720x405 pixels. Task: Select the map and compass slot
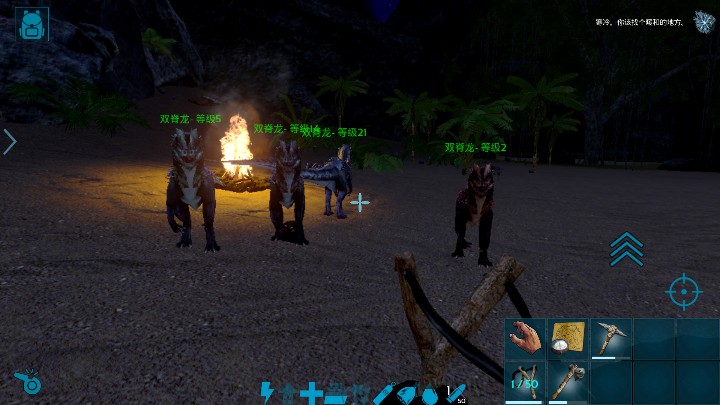pyautogui.click(x=568, y=338)
